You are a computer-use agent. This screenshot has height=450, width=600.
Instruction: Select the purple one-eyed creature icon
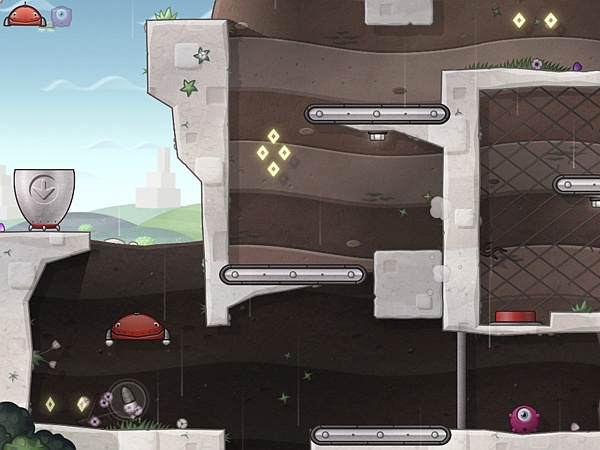pyautogui.click(x=526, y=418)
